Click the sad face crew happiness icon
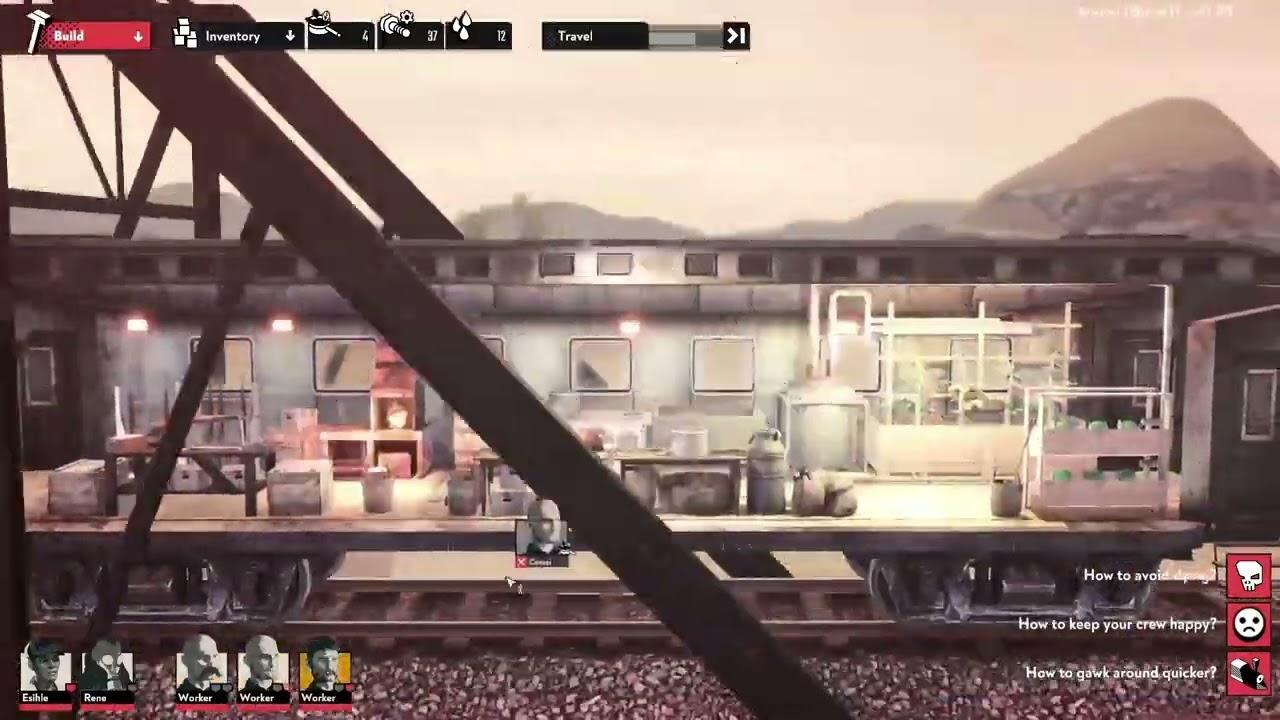This screenshot has height=720, width=1280. (1248, 624)
